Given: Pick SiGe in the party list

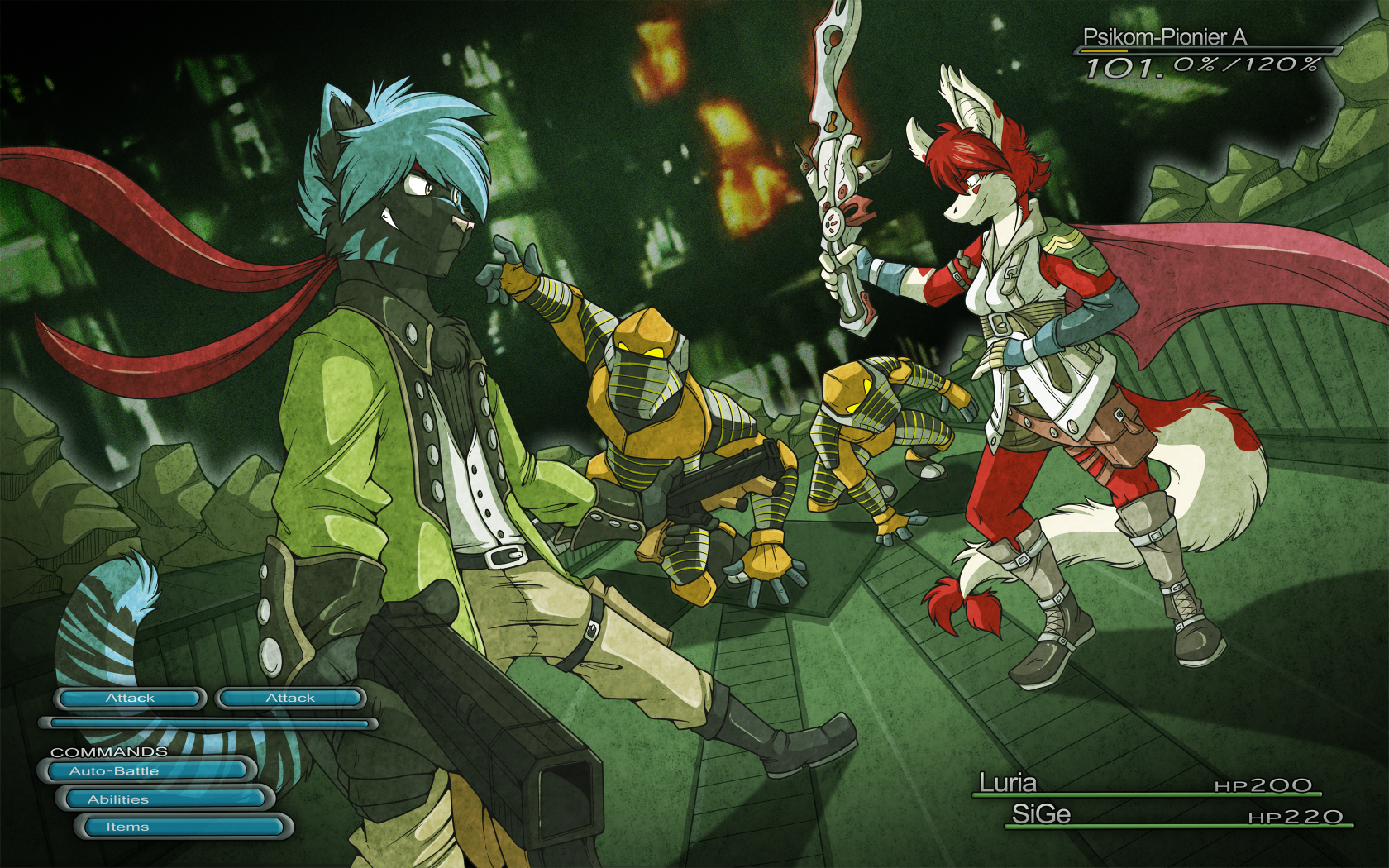Looking at the screenshot, I should [1041, 814].
